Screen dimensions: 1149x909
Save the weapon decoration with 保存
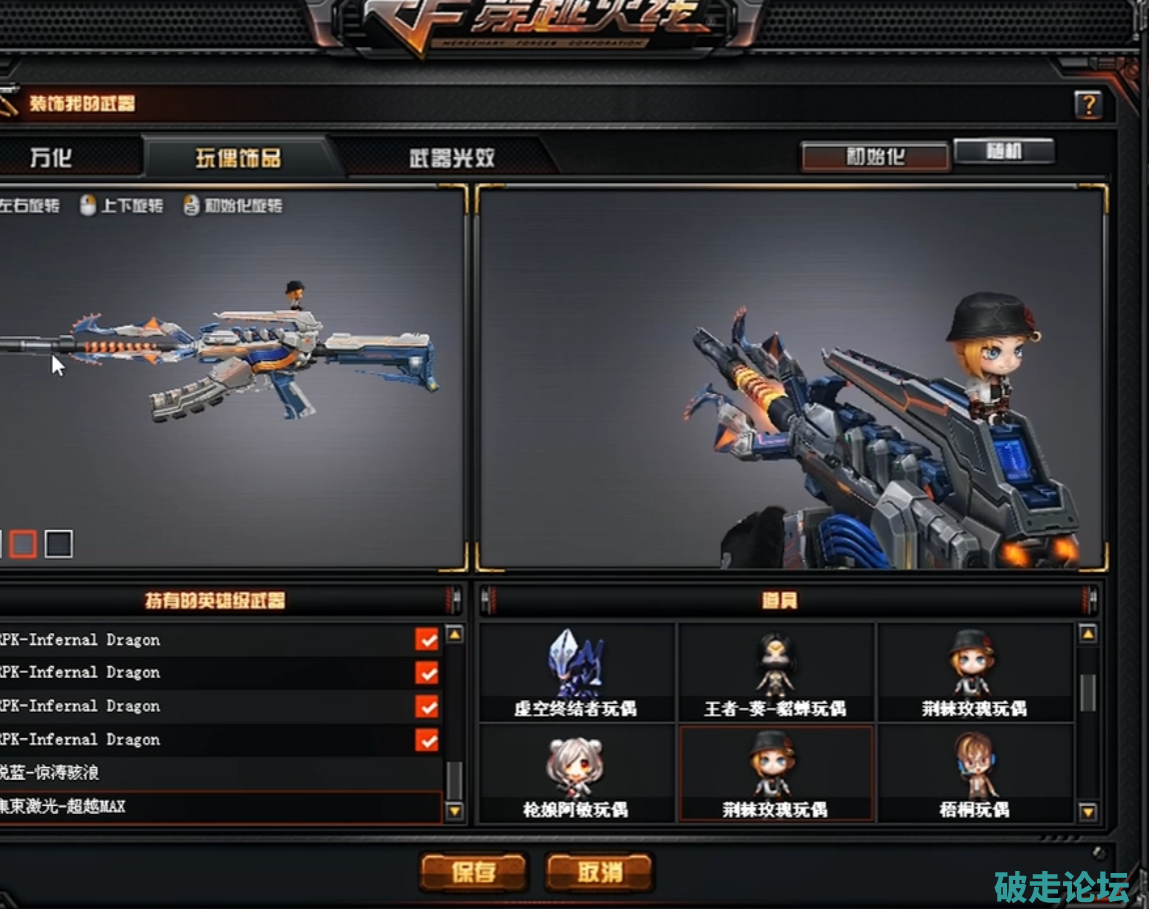pos(473,872)
